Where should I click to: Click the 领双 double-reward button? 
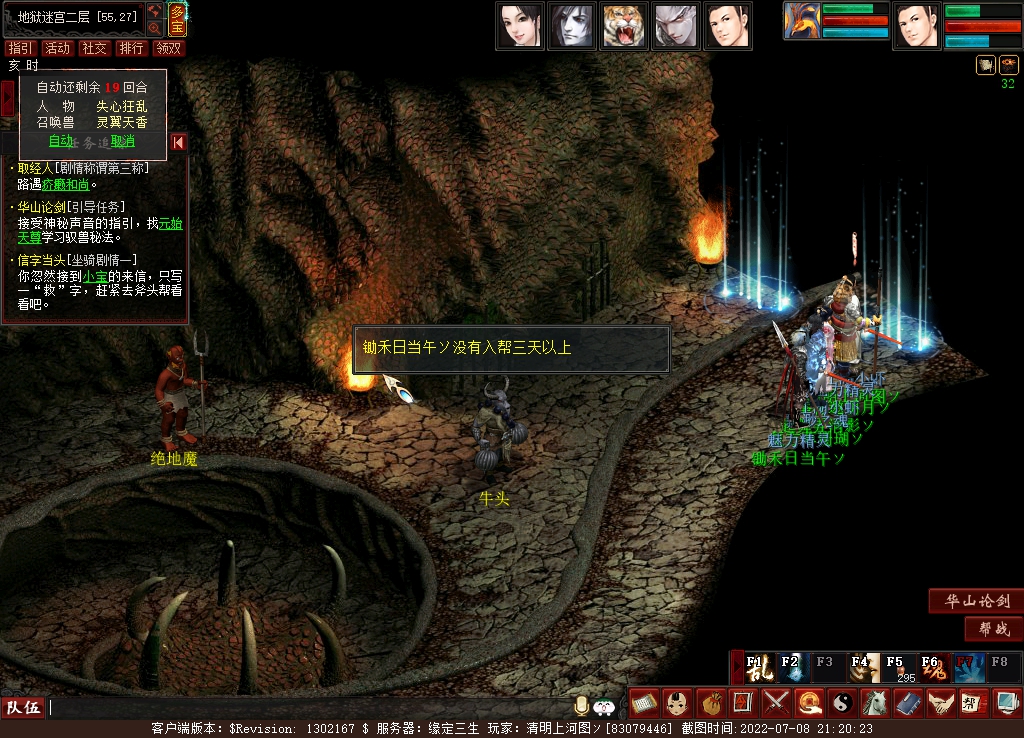(169, 48)
